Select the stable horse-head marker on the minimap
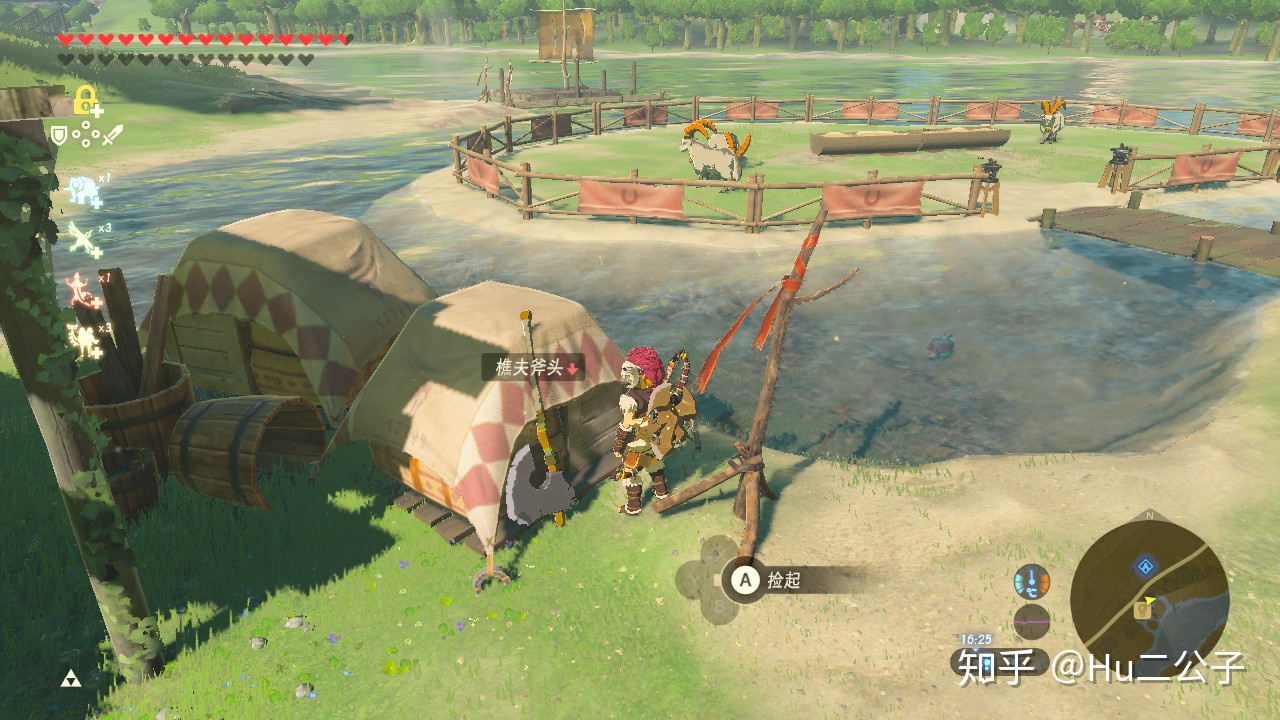1280x720 pixels. click(1141, 607)
